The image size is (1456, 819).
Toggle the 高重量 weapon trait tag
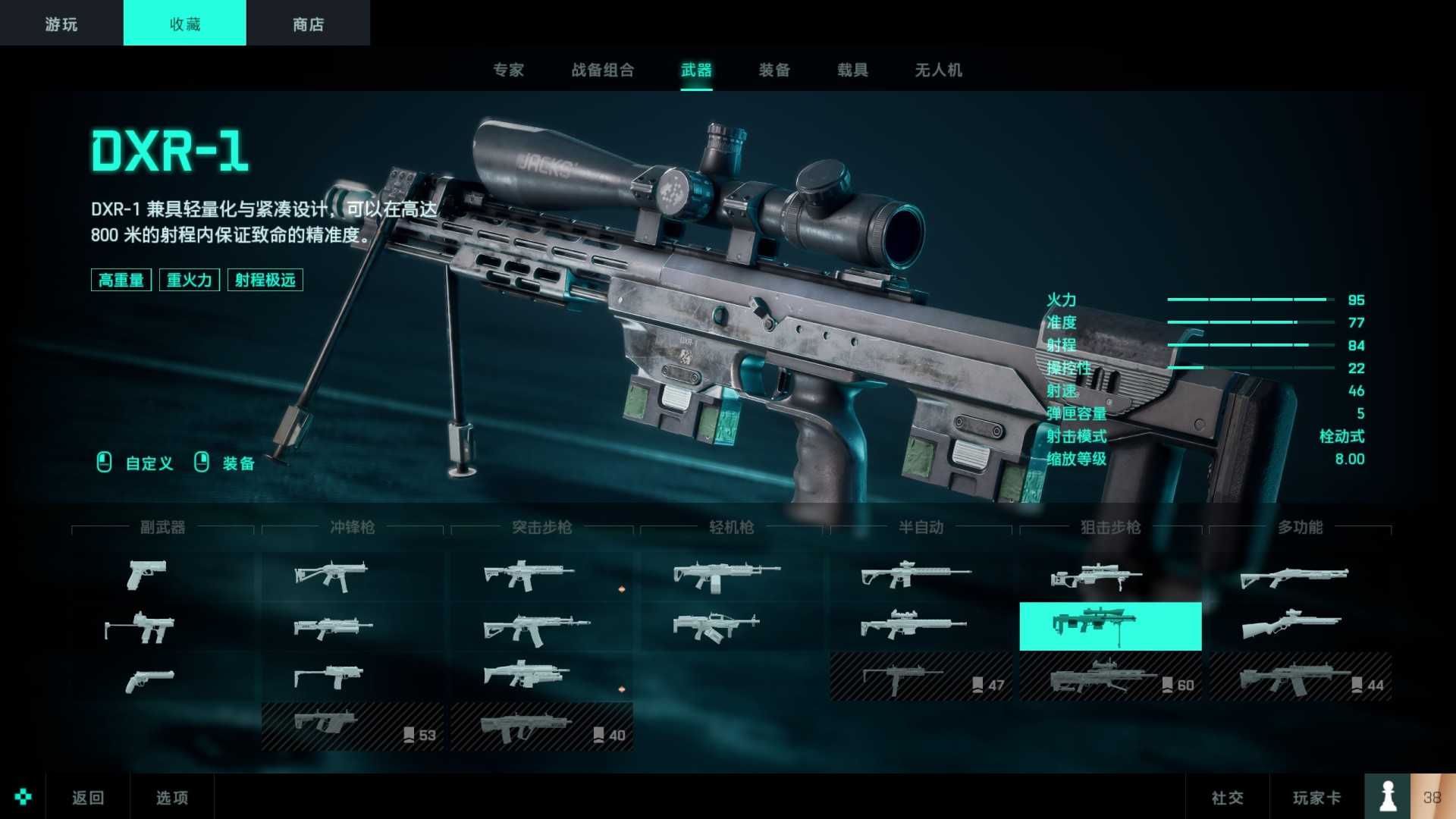[x=121, y=280]
